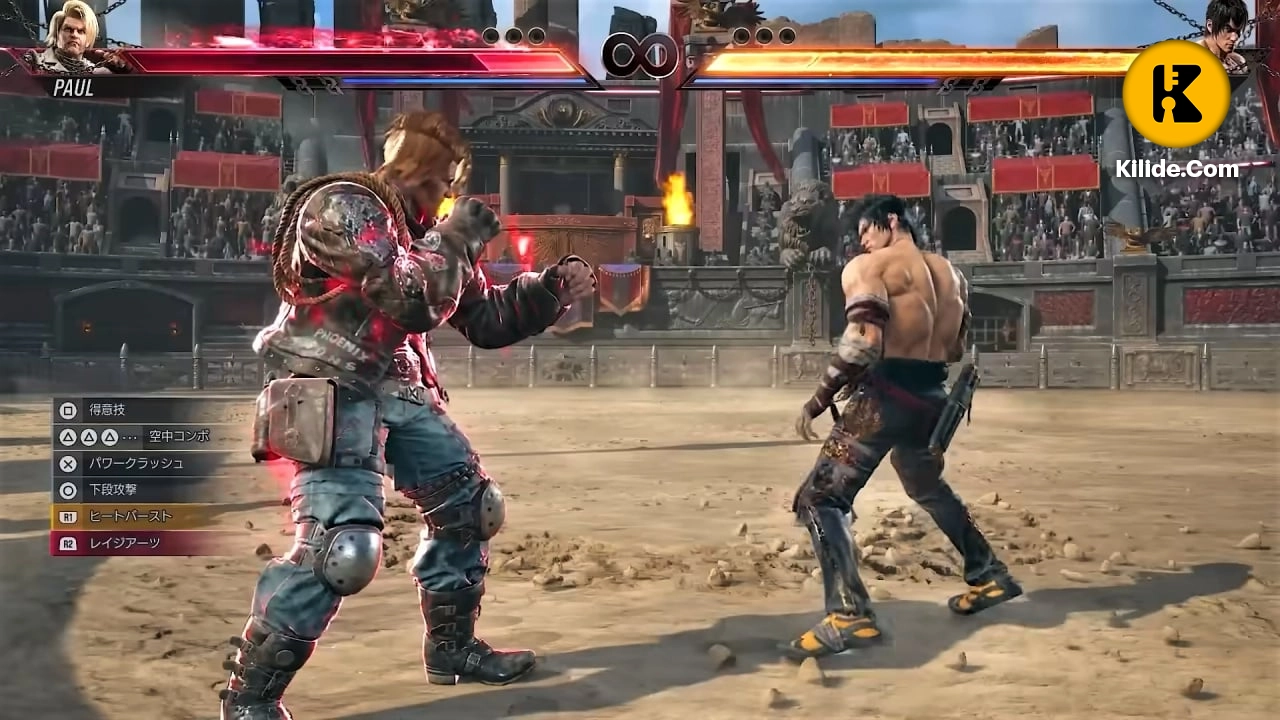
Task: Click the Cross button icon for パワークラッシュ
Action: coord(66,464)
